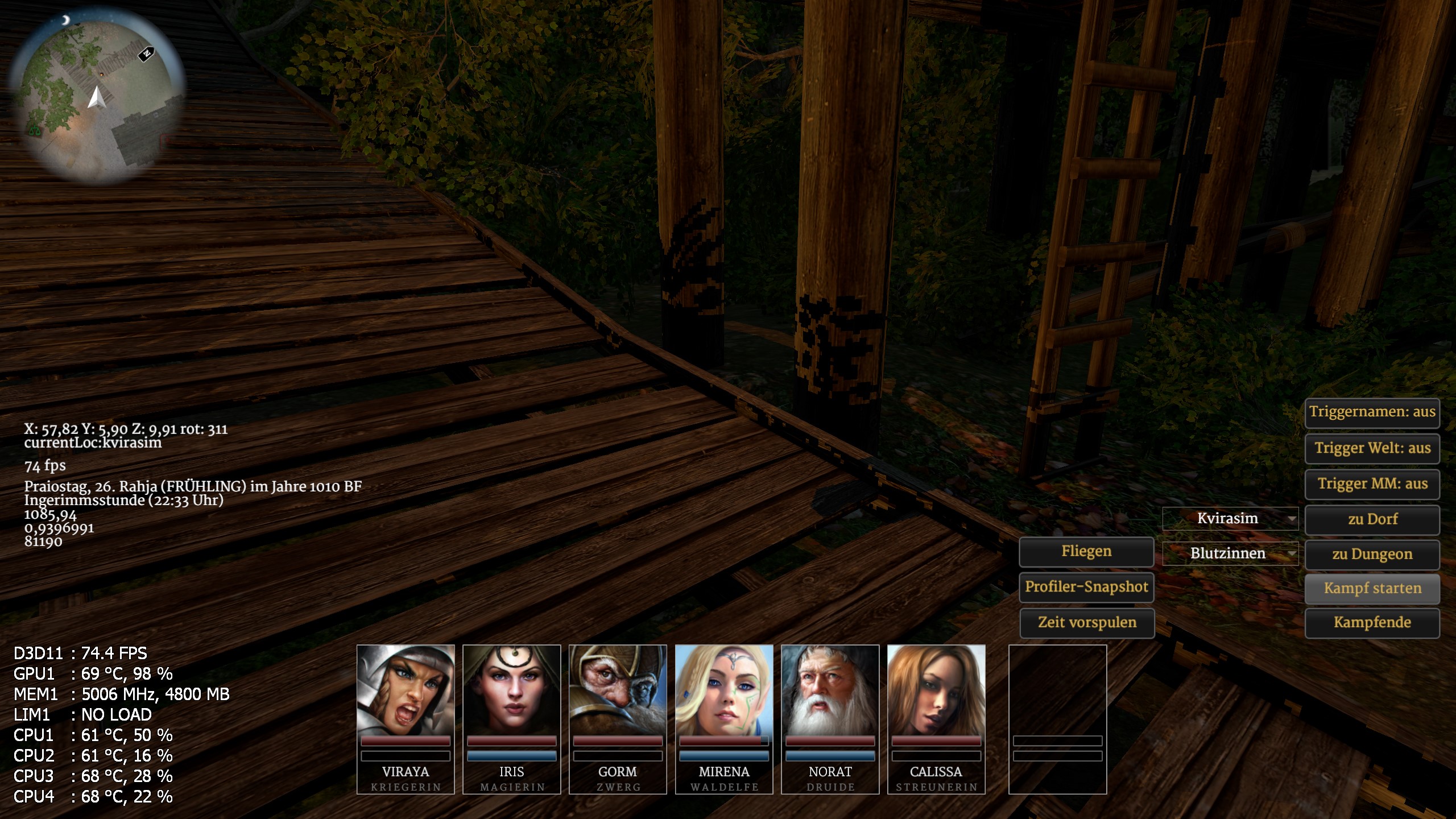Image resolution: width=1456 pixels, height=819 pixels.
Task: Open the Blutzinnen dungeon dropdown
Action: click(1230, 553)
